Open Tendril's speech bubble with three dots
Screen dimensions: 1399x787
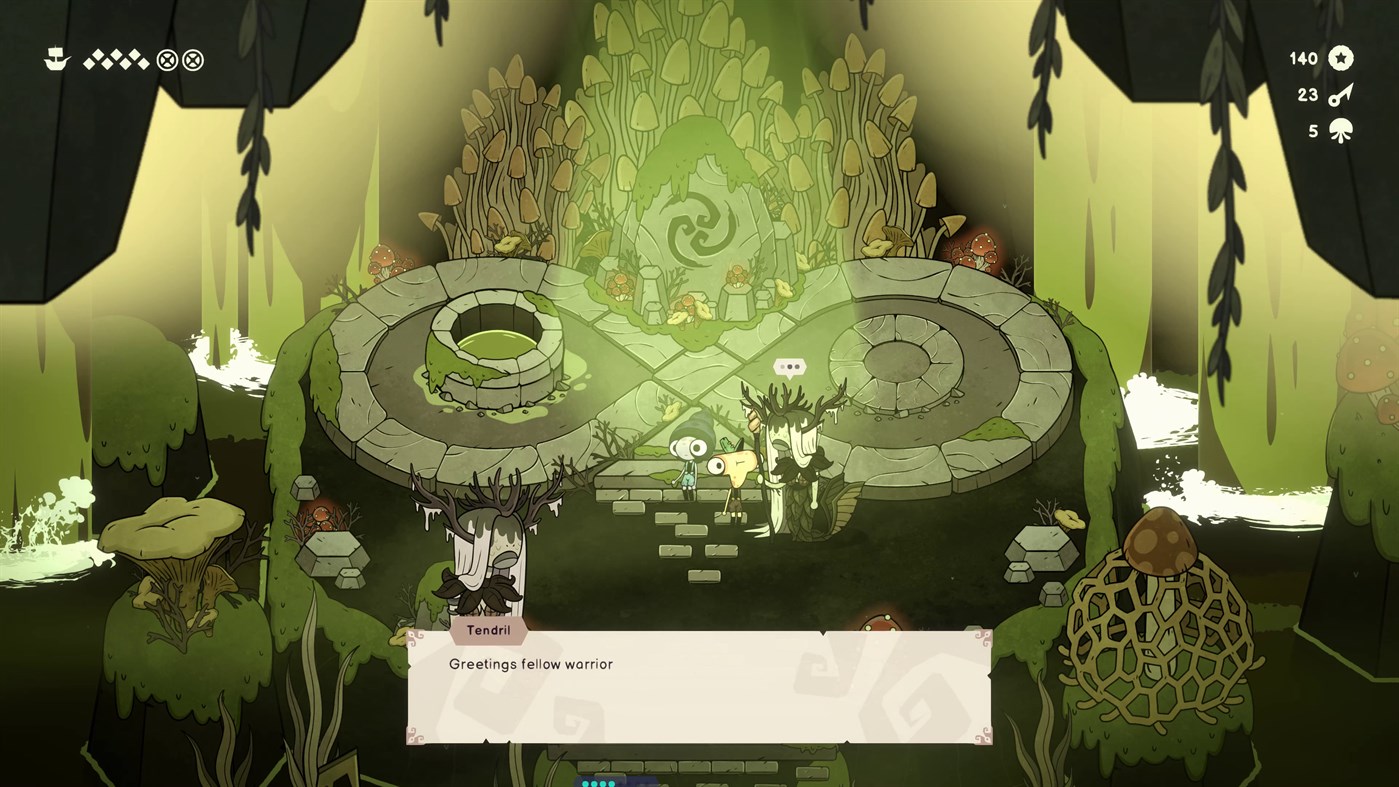tap(789, 367)
